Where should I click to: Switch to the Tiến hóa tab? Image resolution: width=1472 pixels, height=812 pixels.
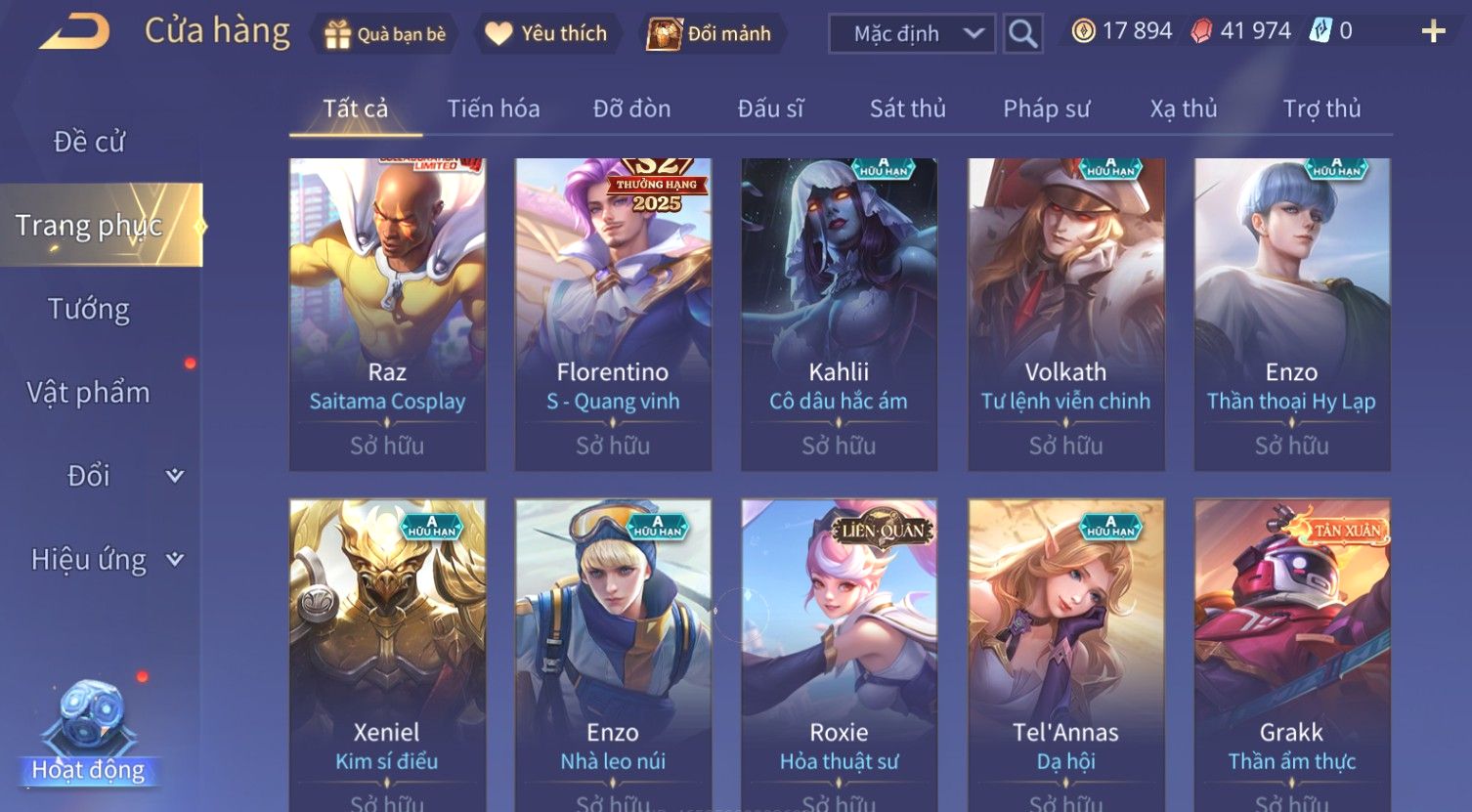pos(493,108)
